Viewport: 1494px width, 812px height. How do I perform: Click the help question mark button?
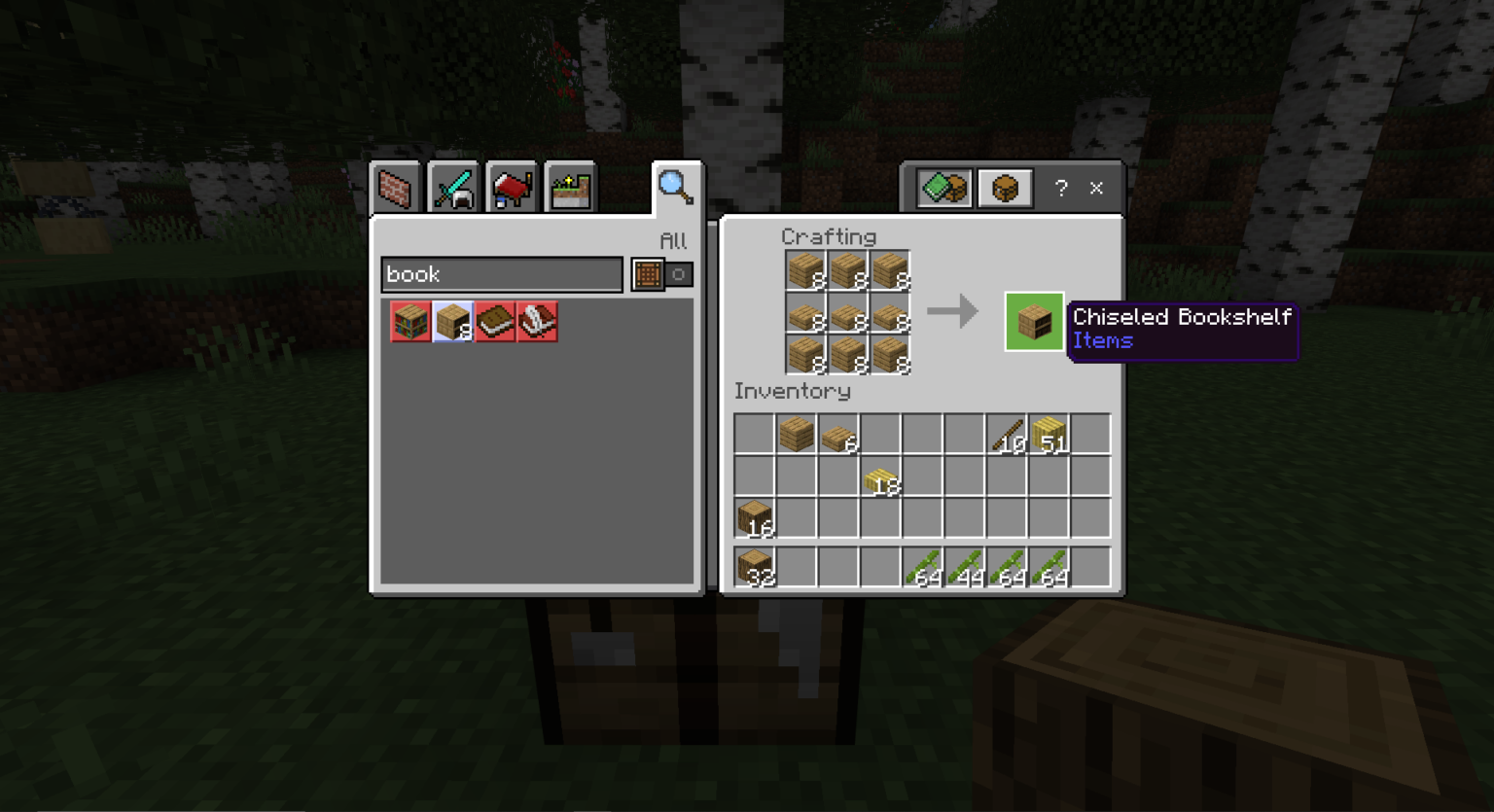1061,188
